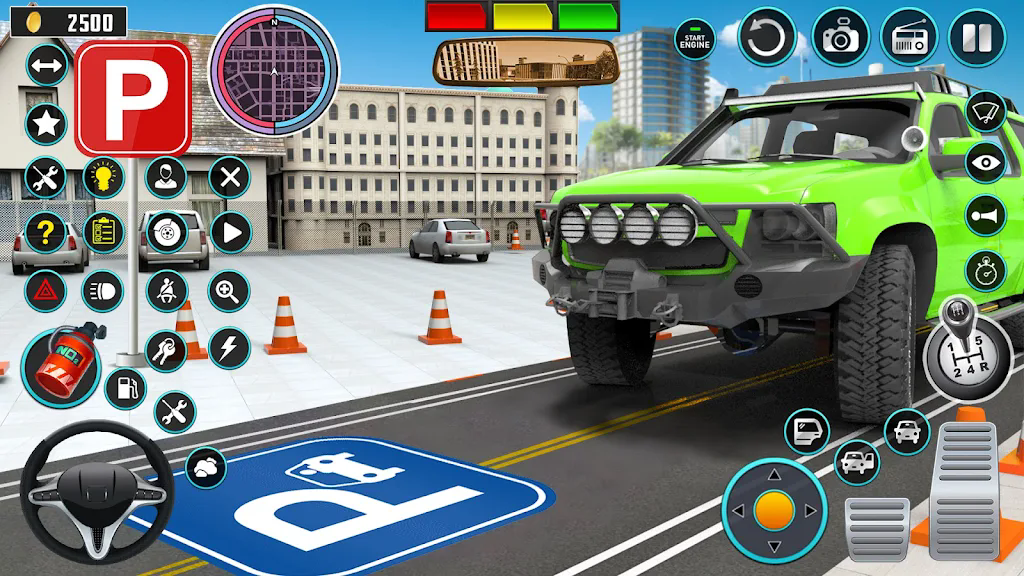
Task: Toggle the headlights icon
Action: point(102,291)
